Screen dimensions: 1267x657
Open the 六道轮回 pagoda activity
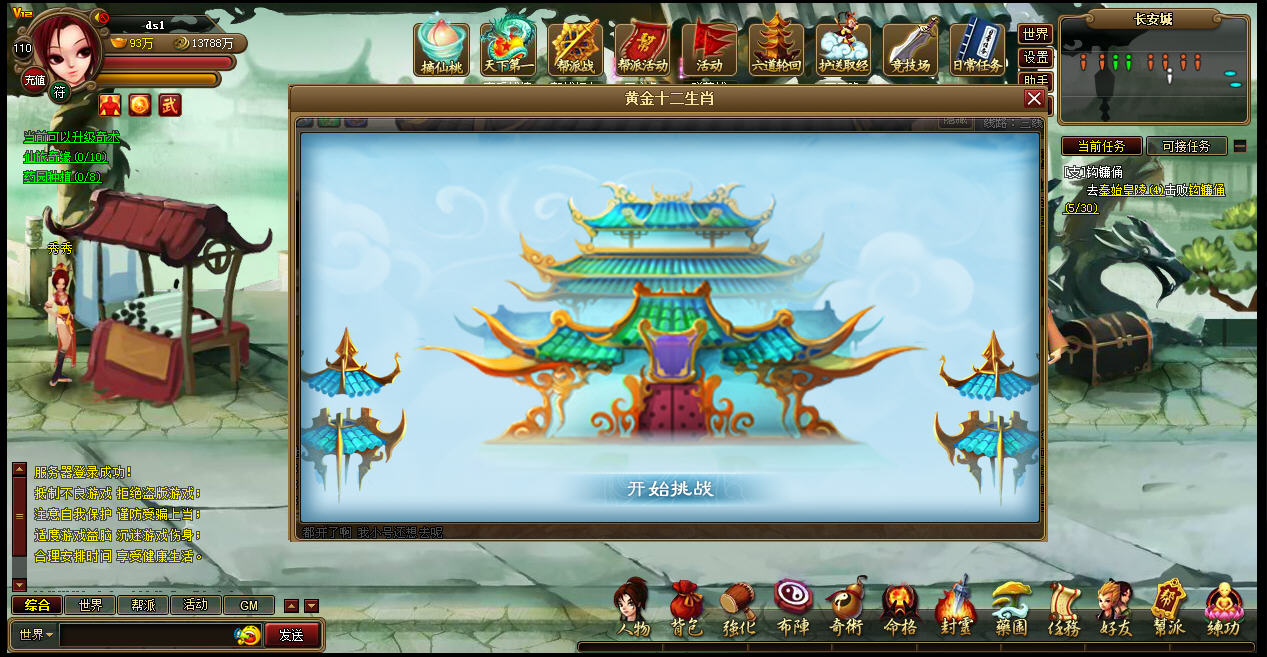[776, 48]
